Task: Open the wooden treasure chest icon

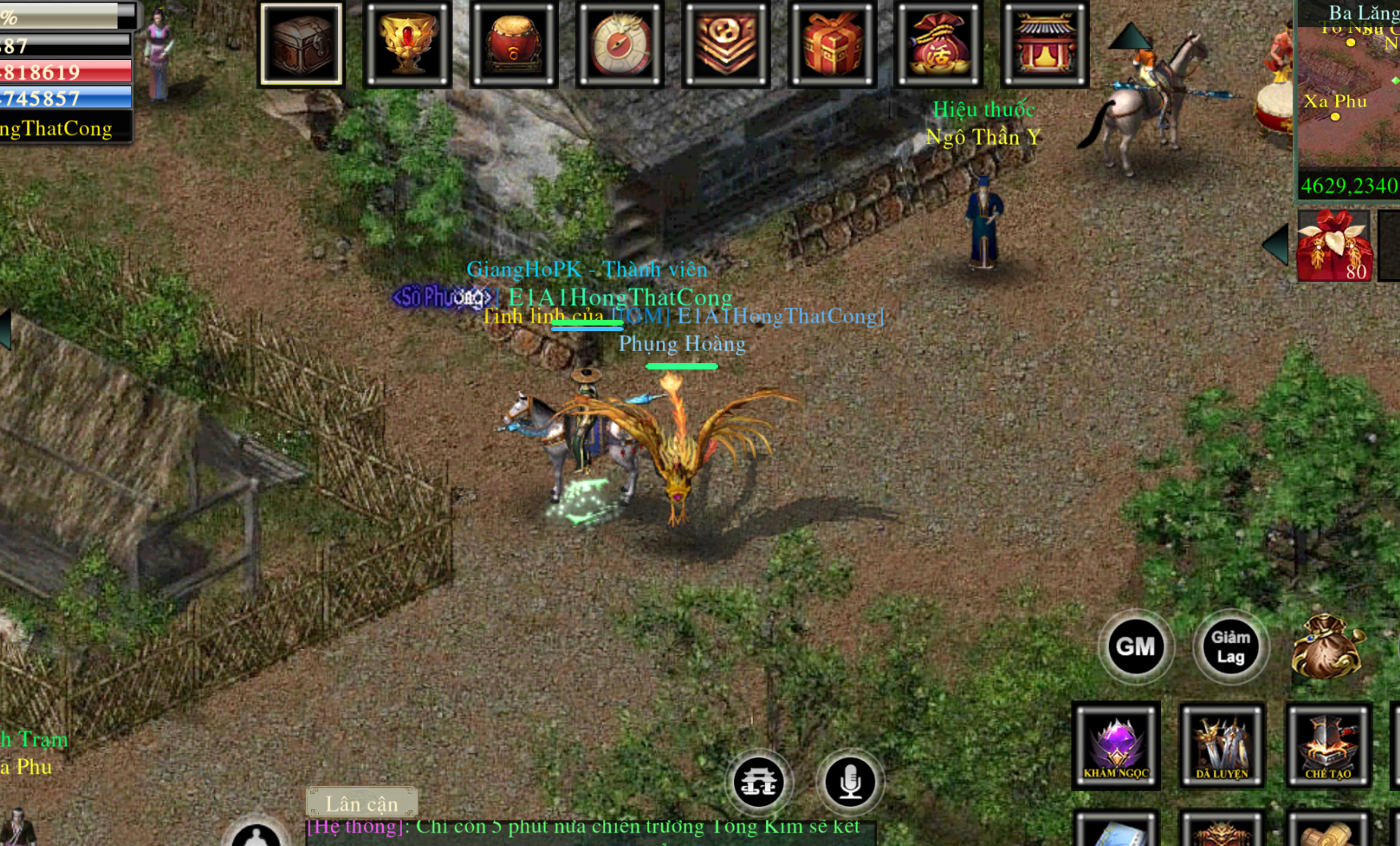Action: point(301,44)
